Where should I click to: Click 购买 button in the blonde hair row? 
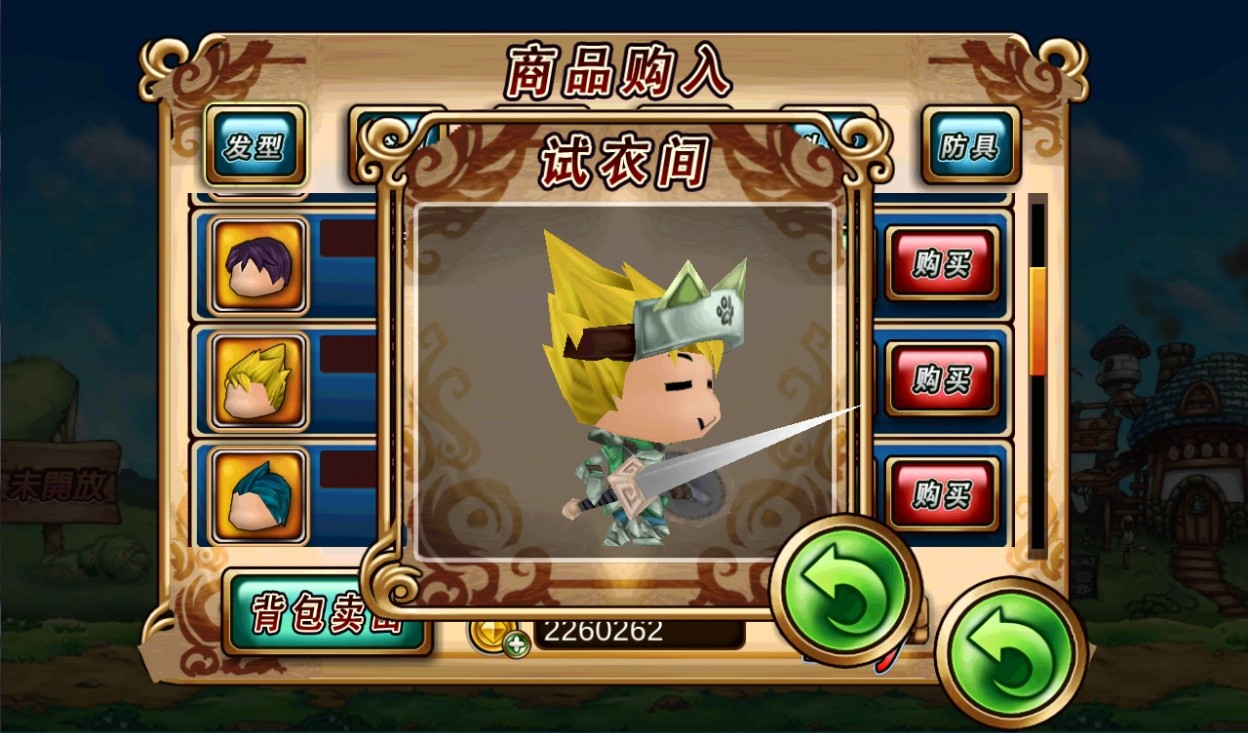[941, 379]
